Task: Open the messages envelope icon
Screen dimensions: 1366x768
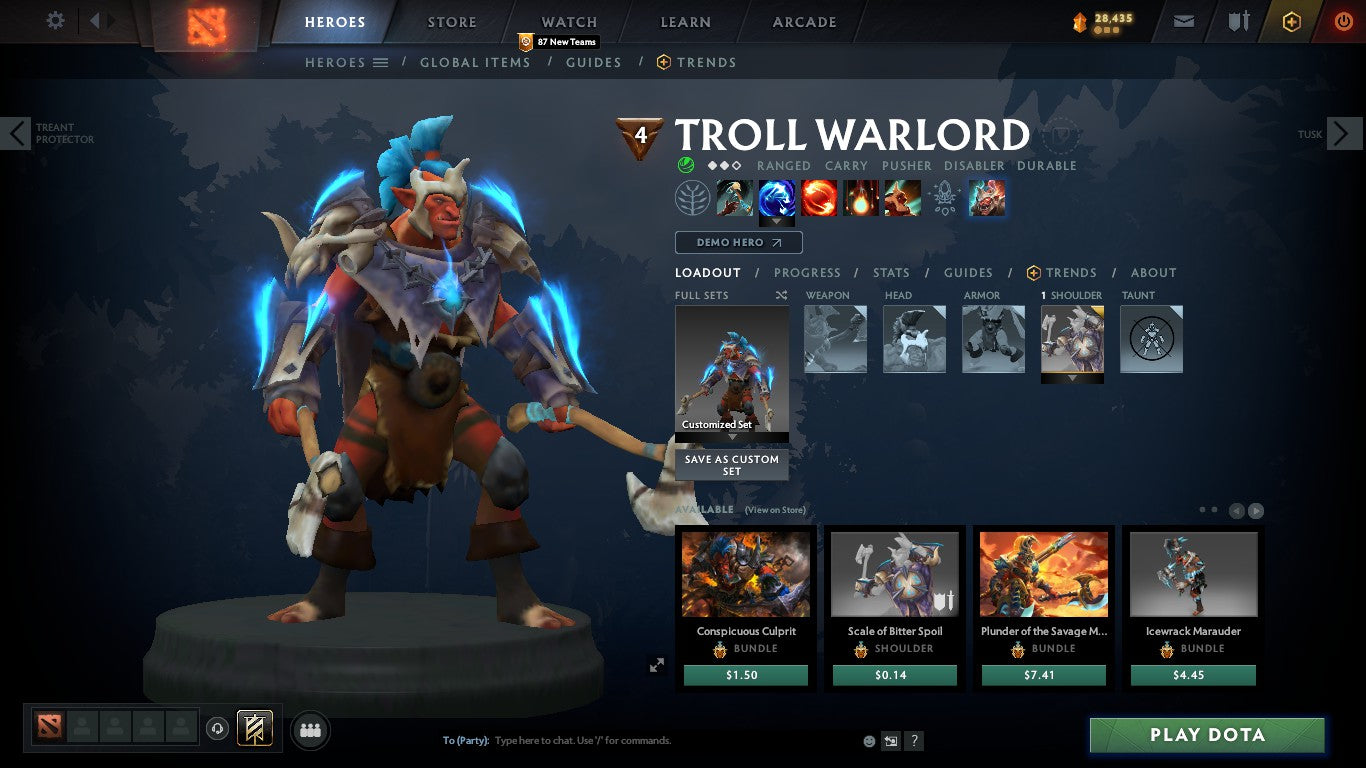Action: tap(1183, 20)
